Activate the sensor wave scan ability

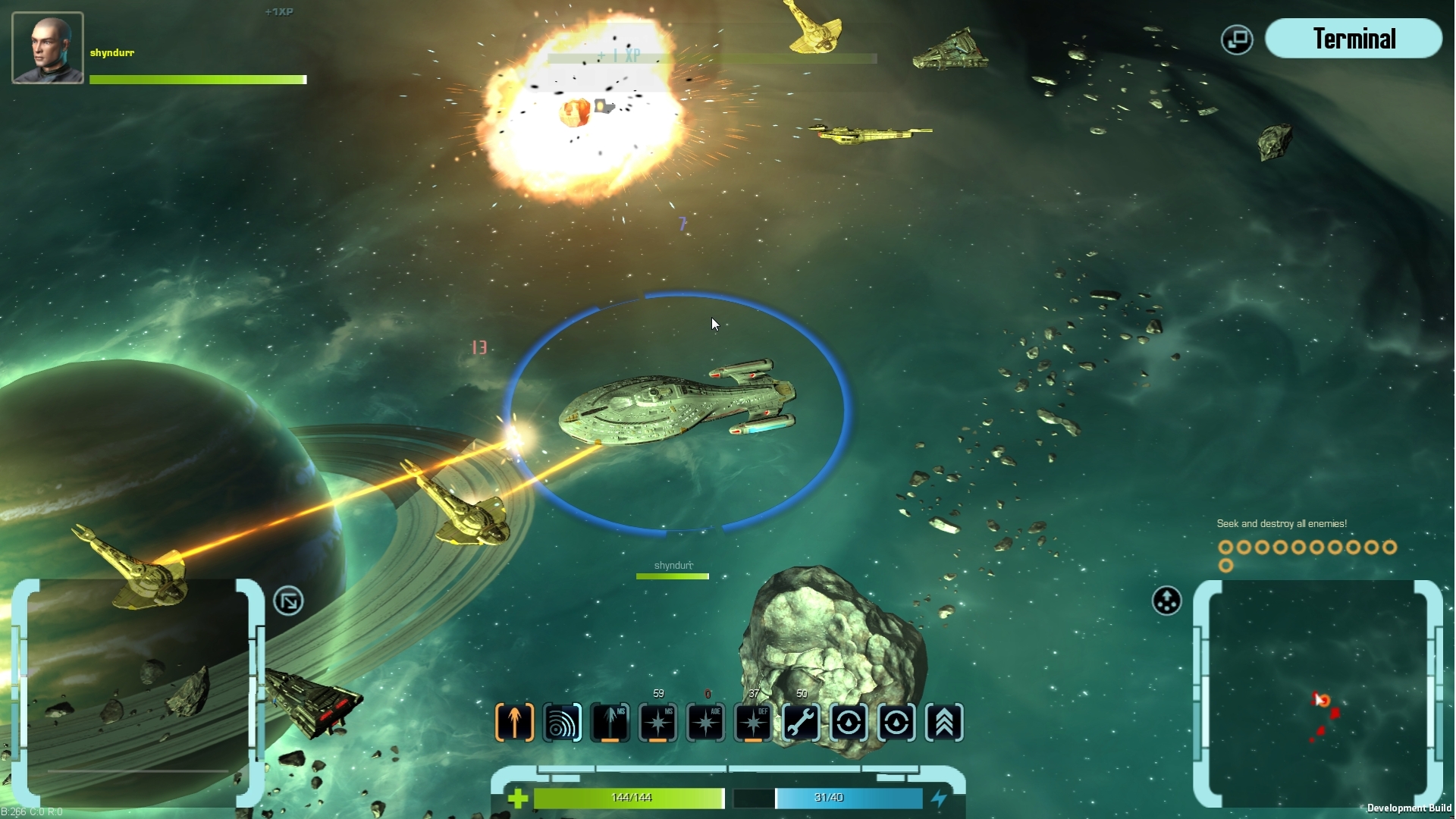click(x=562, y=722)
